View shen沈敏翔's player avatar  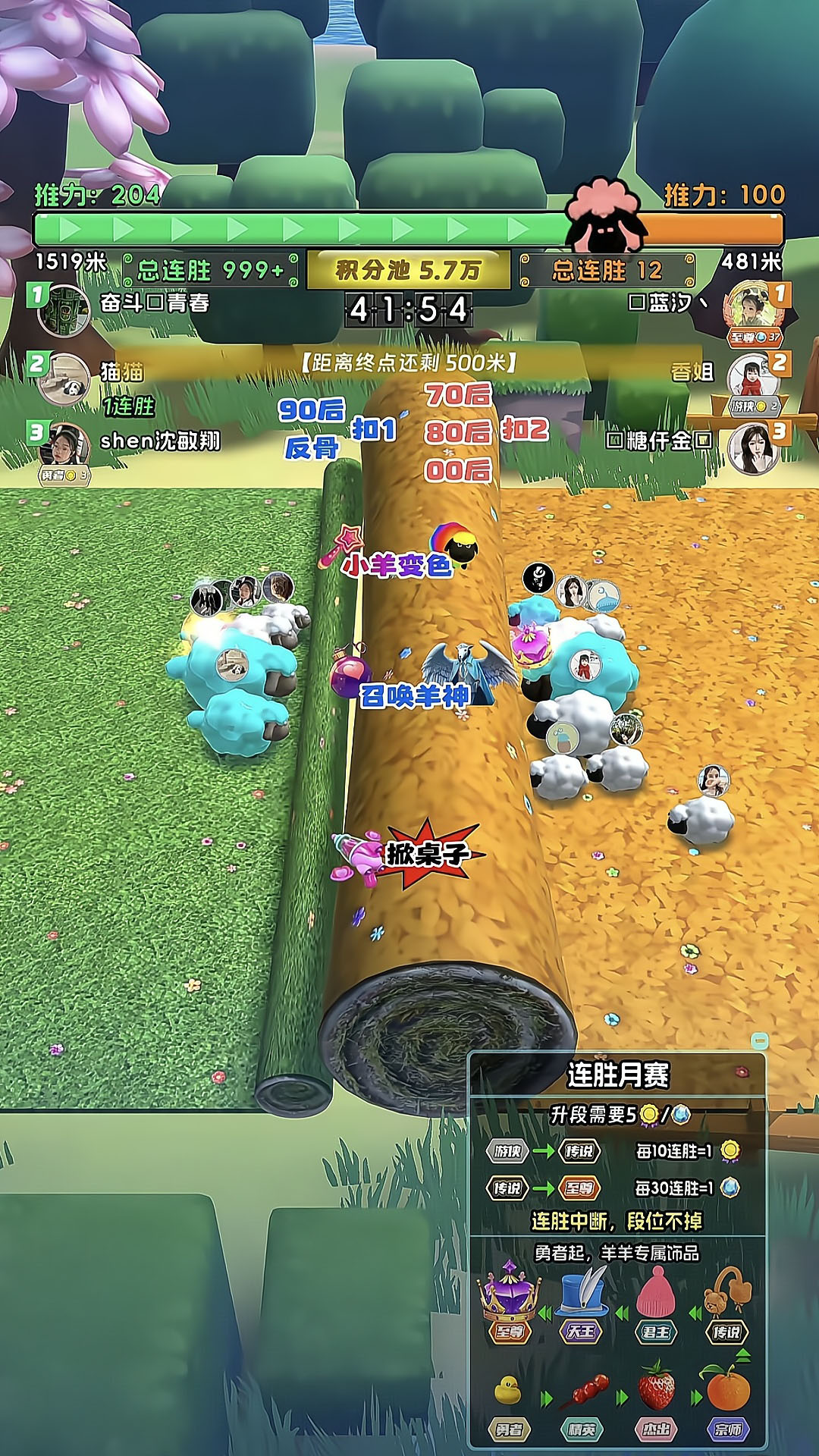[65, 447]
